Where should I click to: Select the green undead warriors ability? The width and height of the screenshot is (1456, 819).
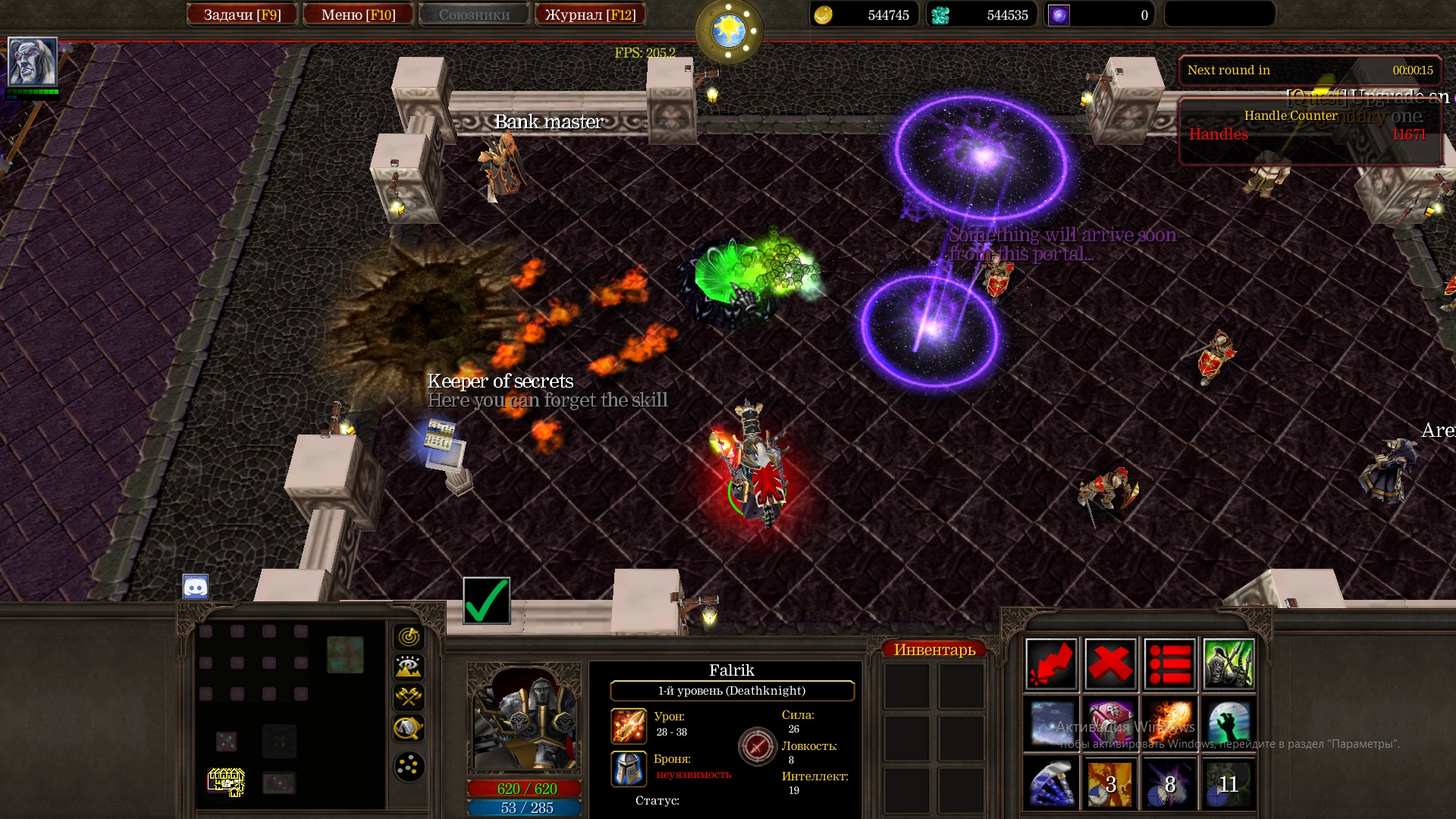1228,664
